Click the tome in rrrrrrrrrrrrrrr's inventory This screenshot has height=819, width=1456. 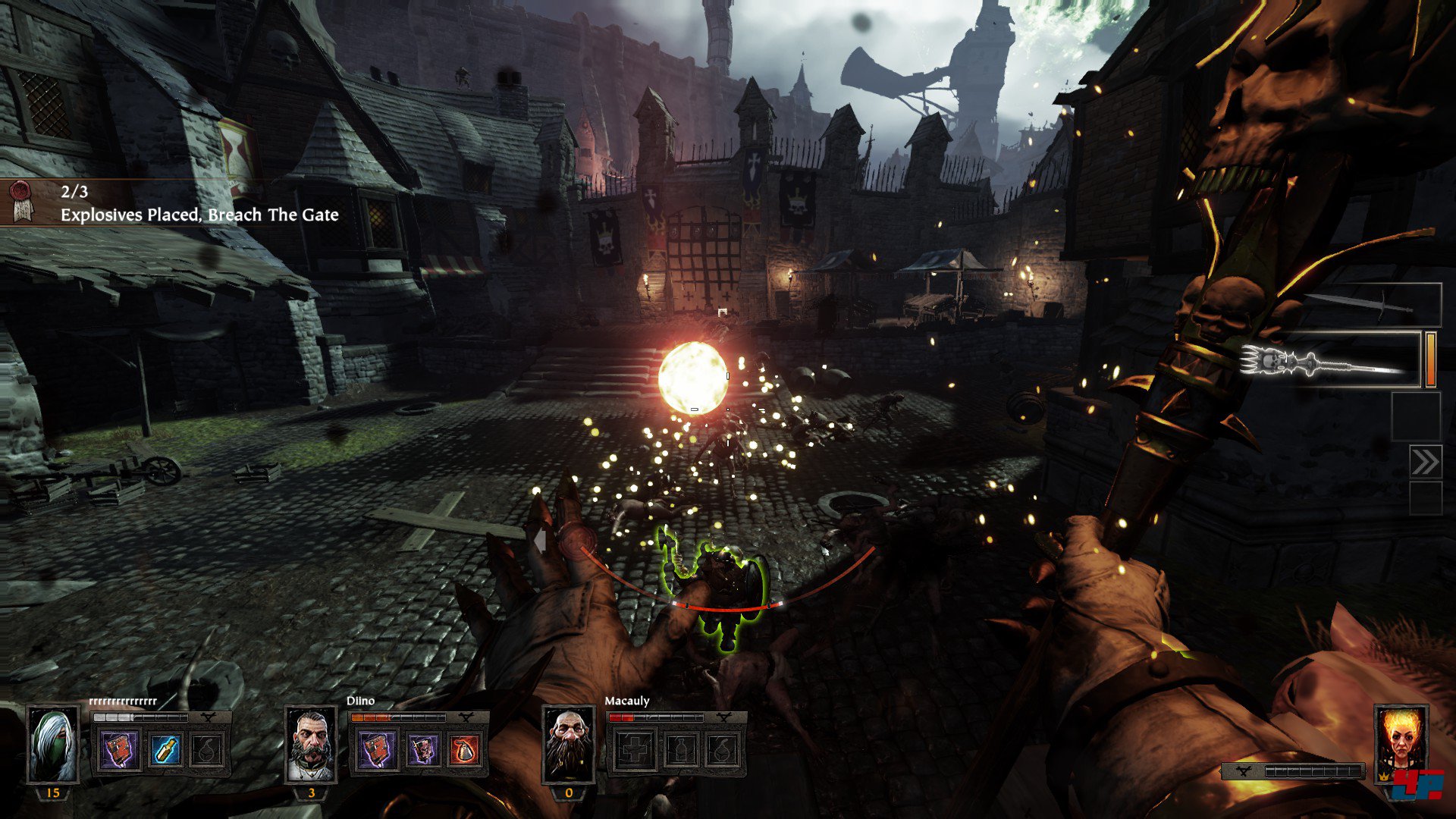[120, 750]
